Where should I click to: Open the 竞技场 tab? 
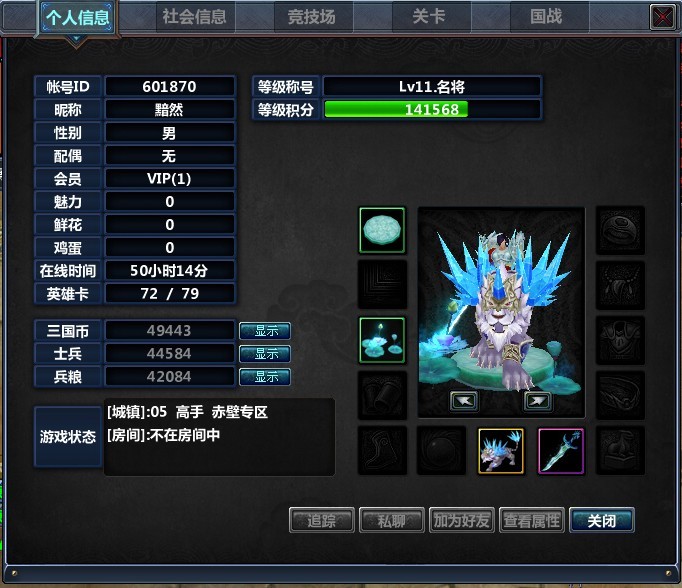pyautogui.click(x=311, y=17)
